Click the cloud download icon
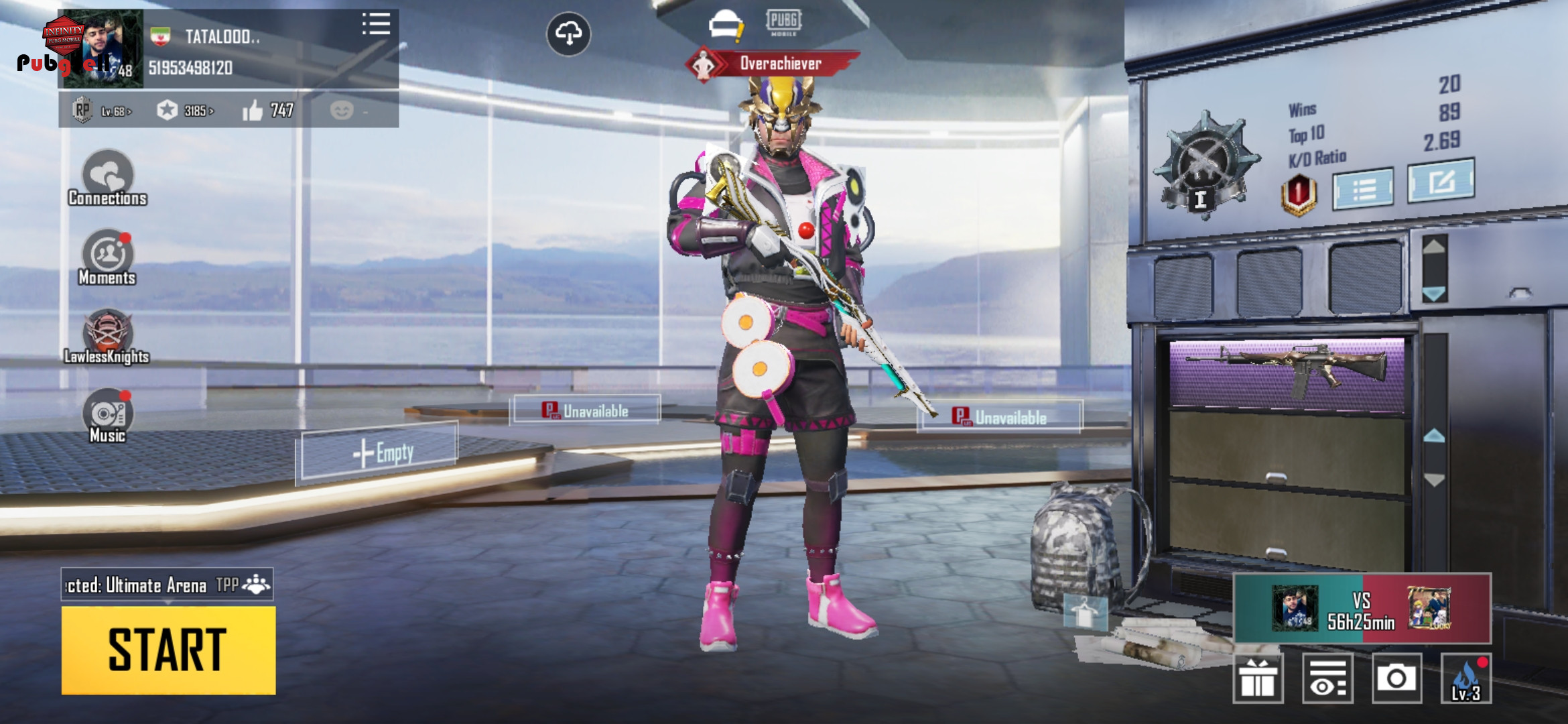The height and width of the screenshot is (724, 1568). coord(568,34)
